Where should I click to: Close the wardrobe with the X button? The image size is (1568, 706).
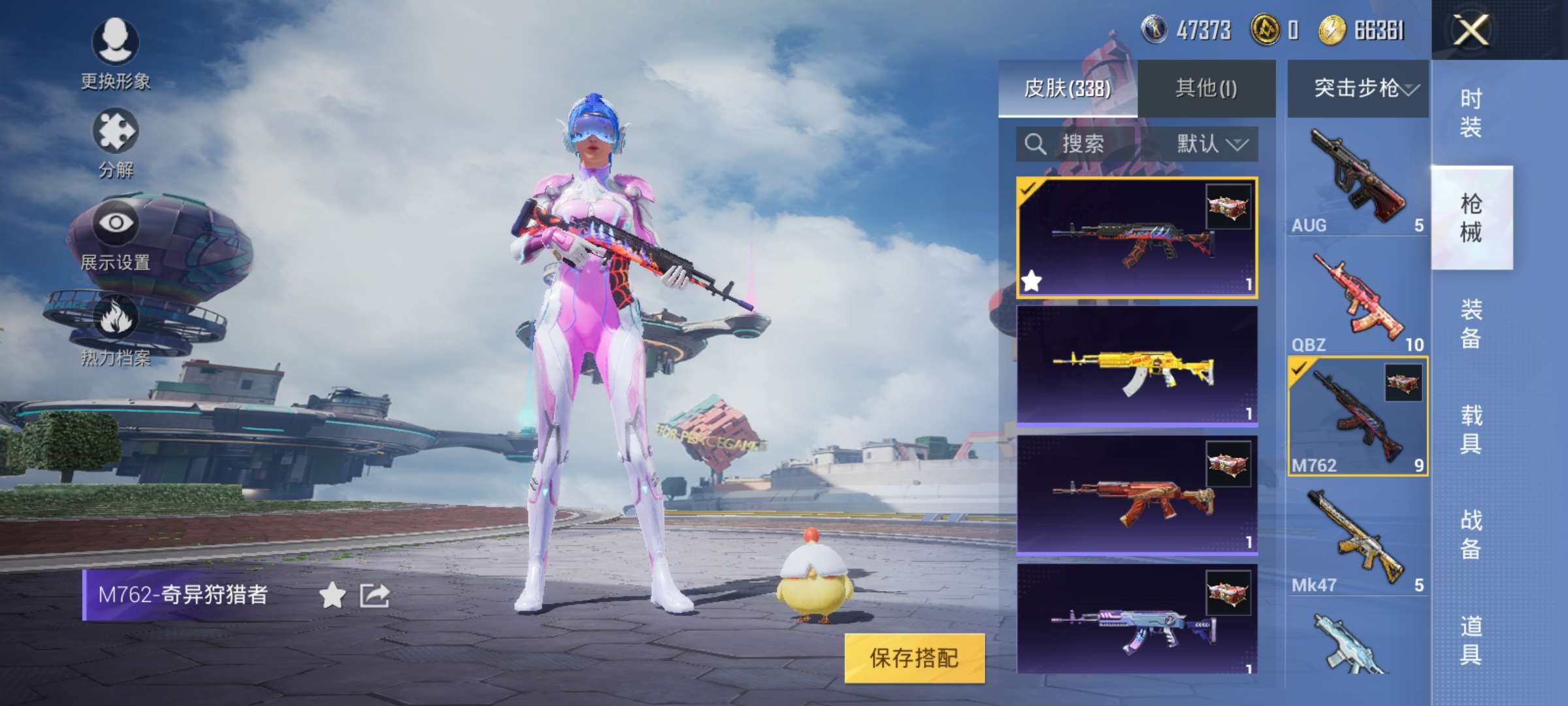pyautogui.click(x=1470, y=30)
